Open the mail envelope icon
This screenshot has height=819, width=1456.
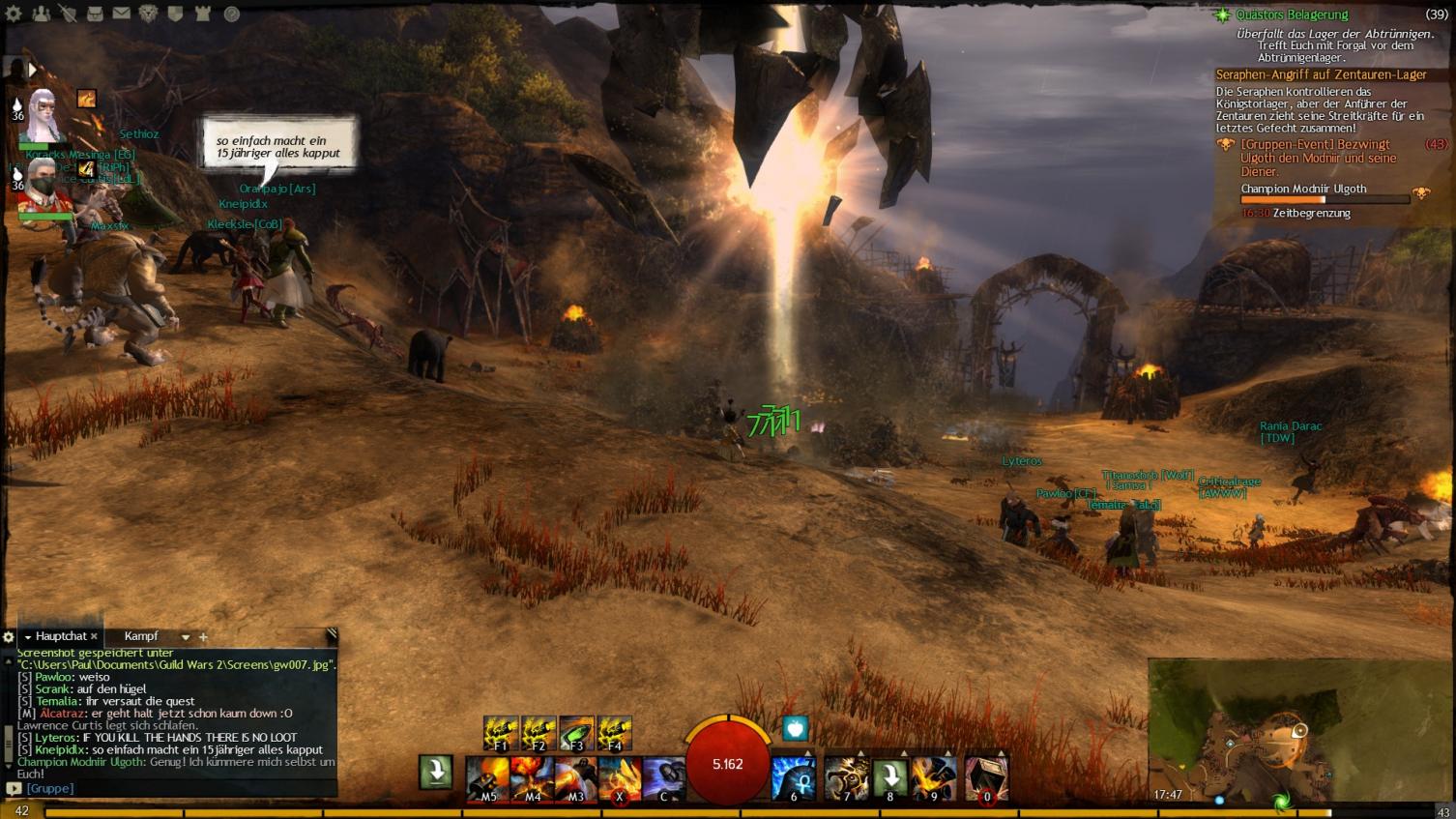(x=122, y=14)
